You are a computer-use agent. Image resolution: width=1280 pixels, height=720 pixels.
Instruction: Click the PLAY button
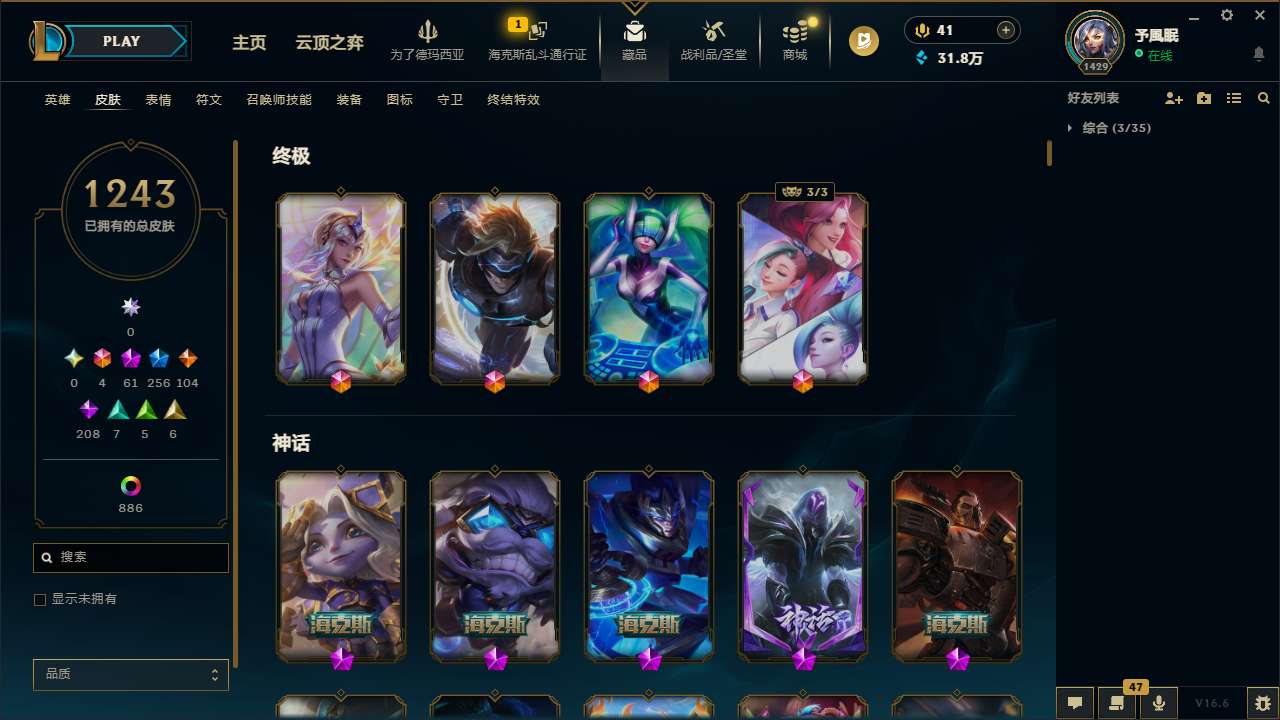(121, 41)
